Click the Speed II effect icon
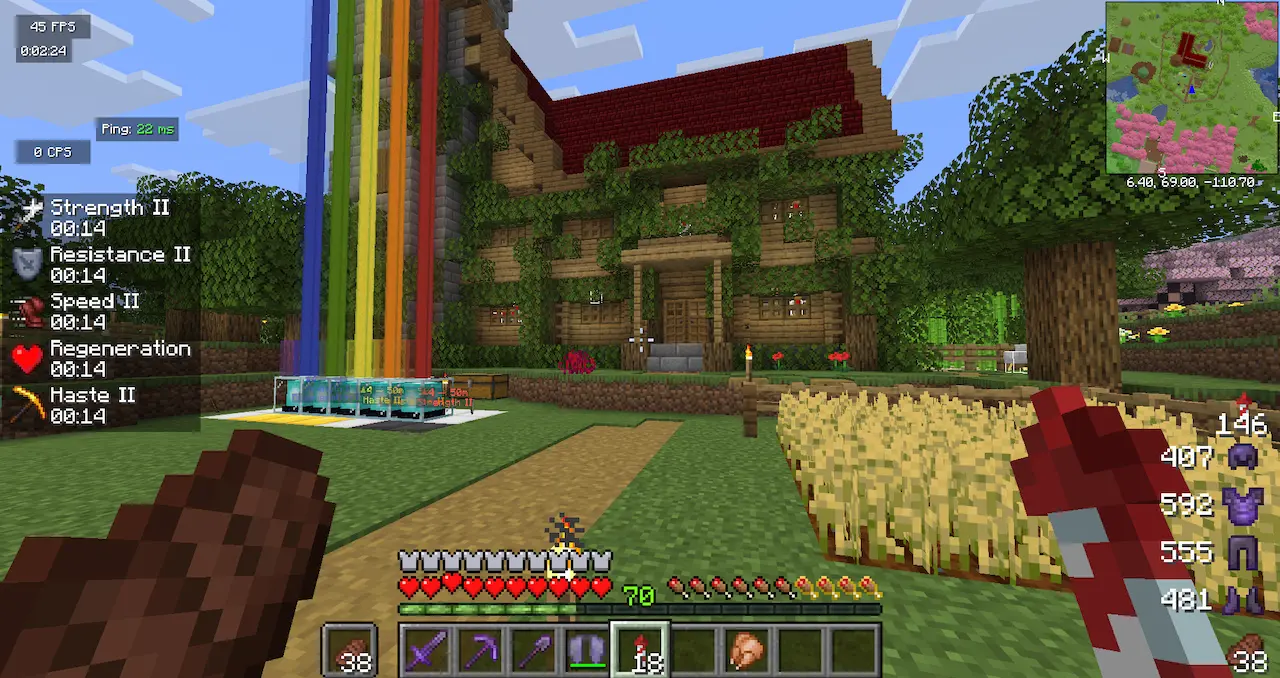The width and height of the screenshot is (1280, 678). tap(26, 311)
